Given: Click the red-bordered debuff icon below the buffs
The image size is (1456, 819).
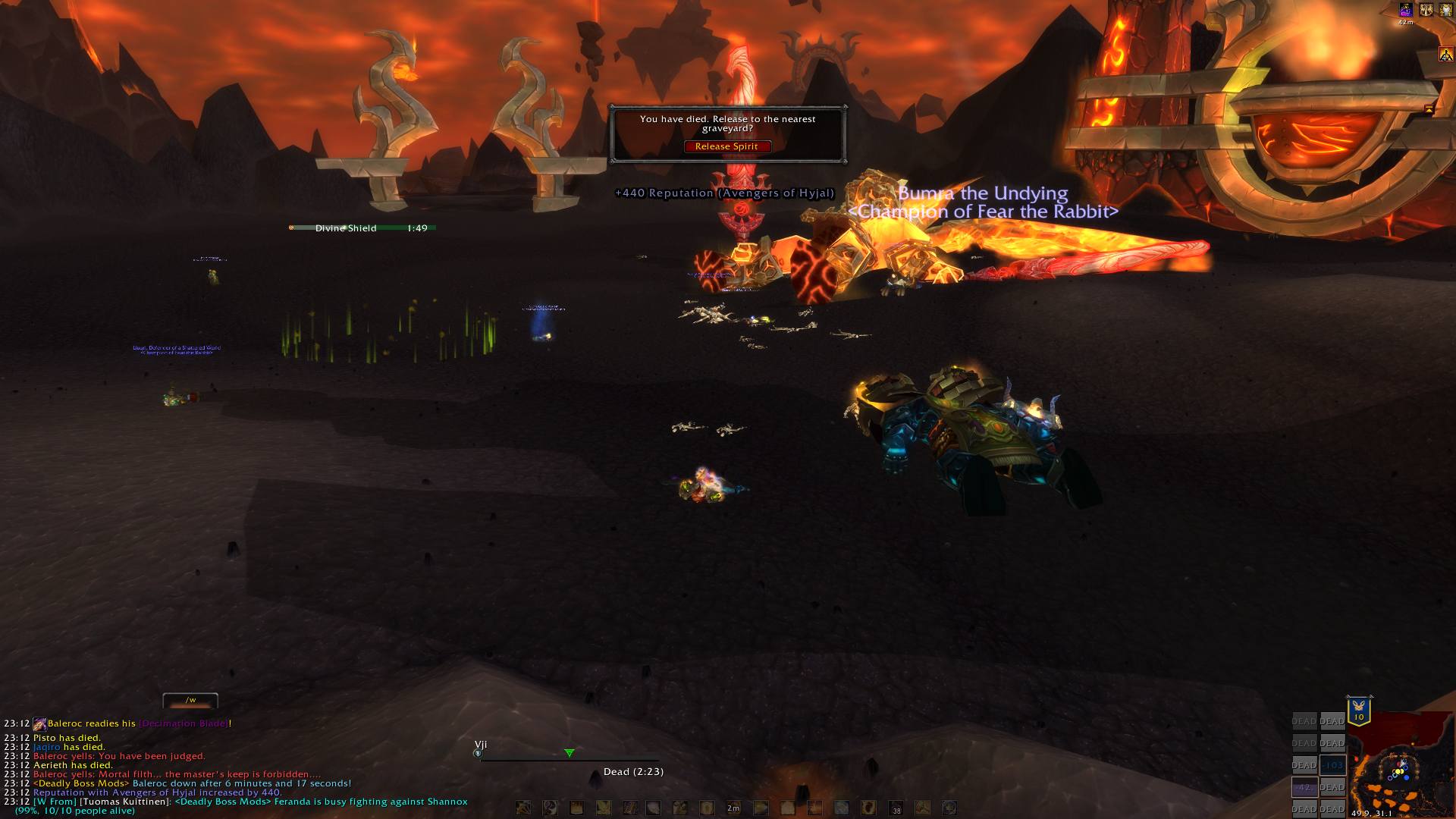Looking at the screenshot, I should coord(1446,54).
